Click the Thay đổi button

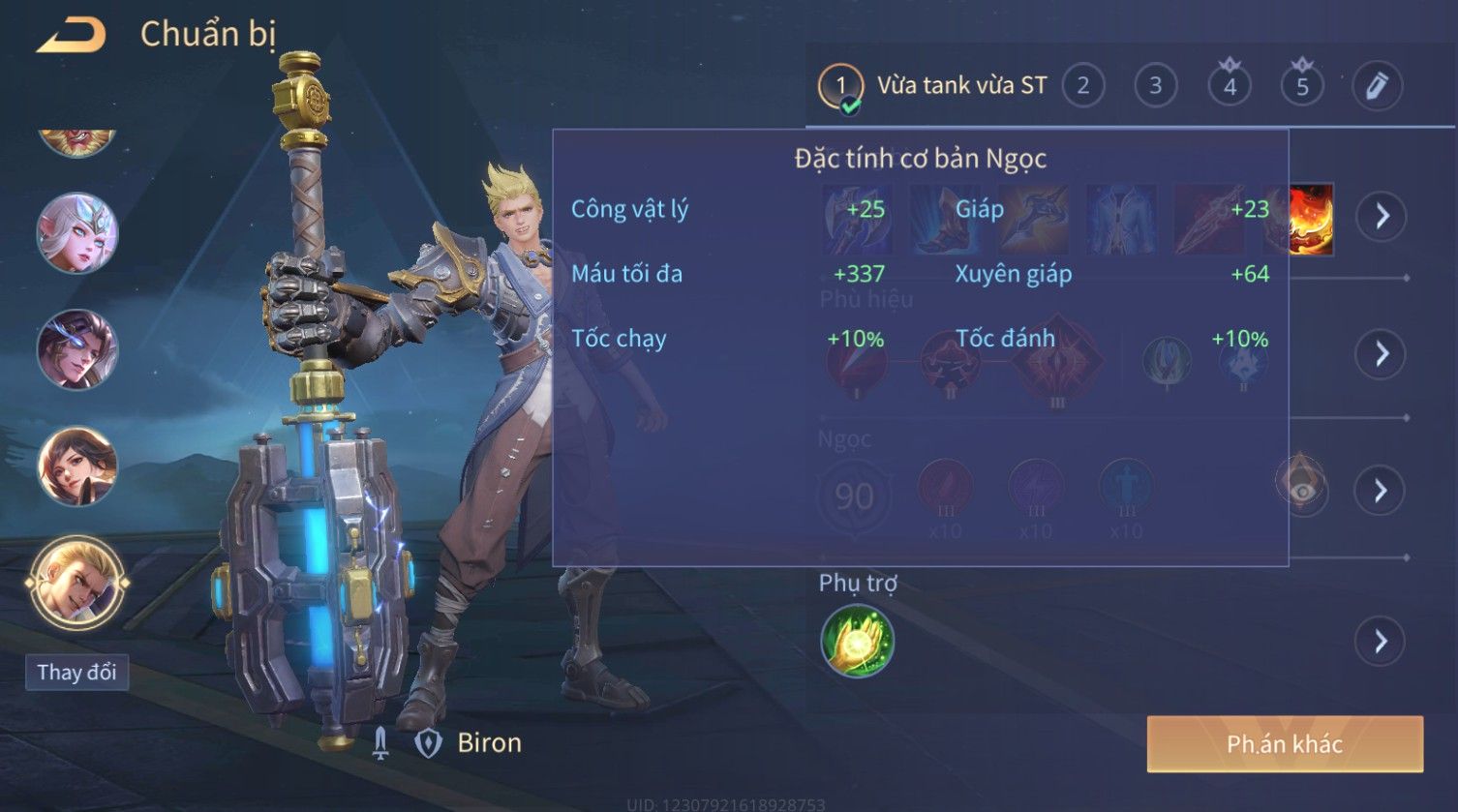point(76,672)
